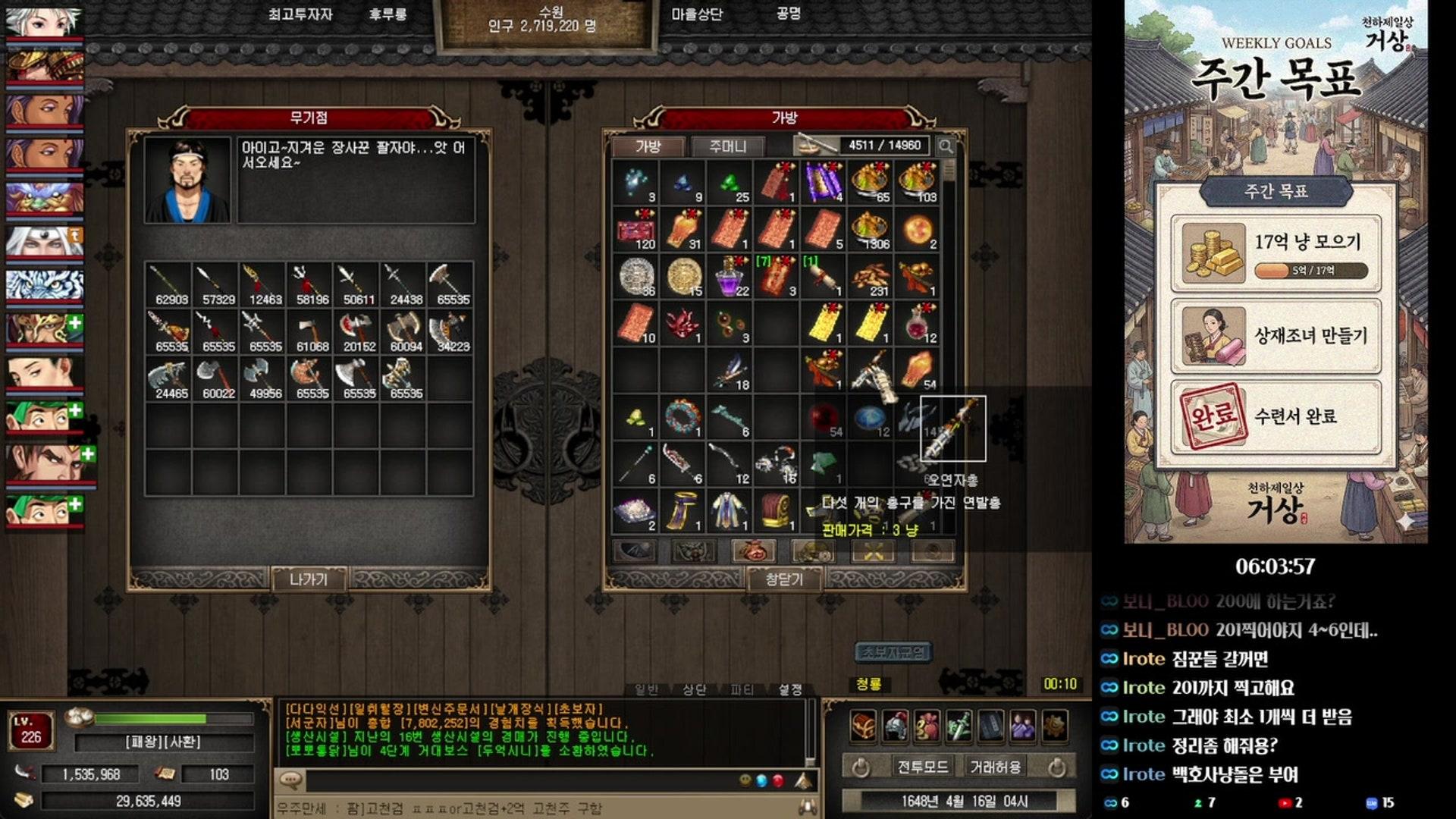Click the 나가기 button to leave the weapon shop
Viewport: 1456px width, 819px height.
point(309,579)
